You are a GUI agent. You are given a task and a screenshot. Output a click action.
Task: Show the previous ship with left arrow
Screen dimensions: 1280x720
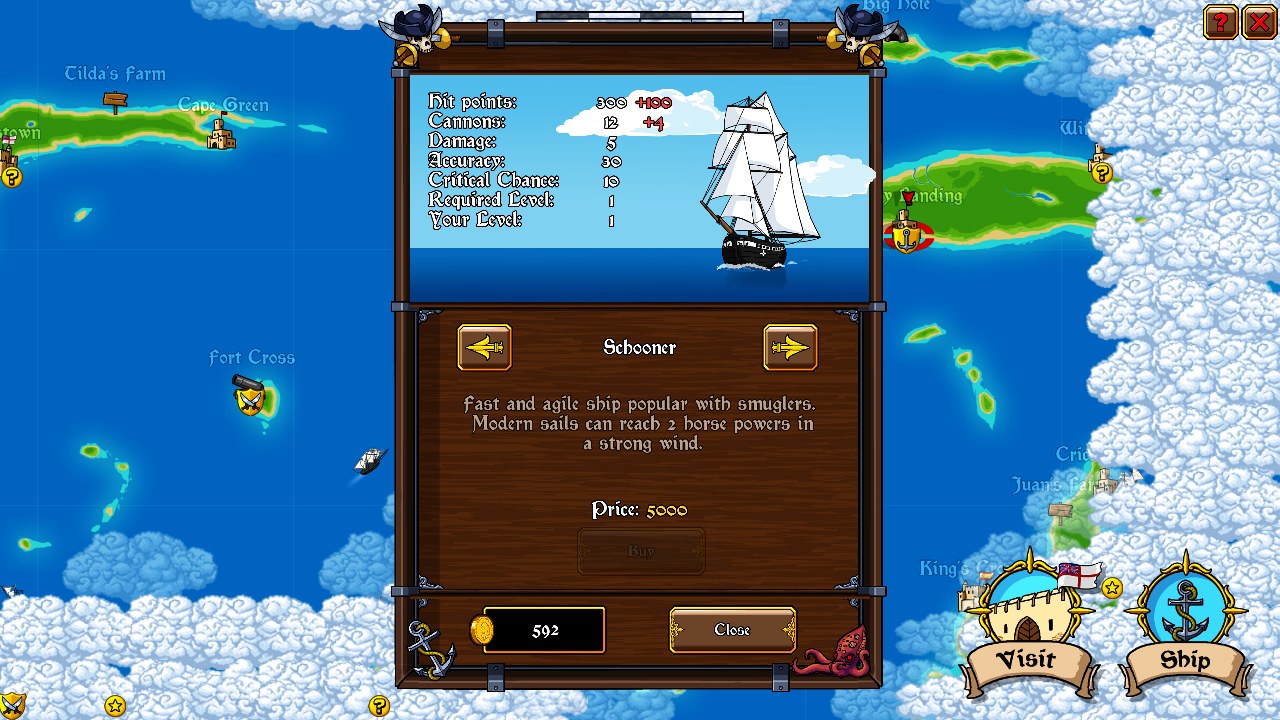pyautogui.click(x=484, y=347)
